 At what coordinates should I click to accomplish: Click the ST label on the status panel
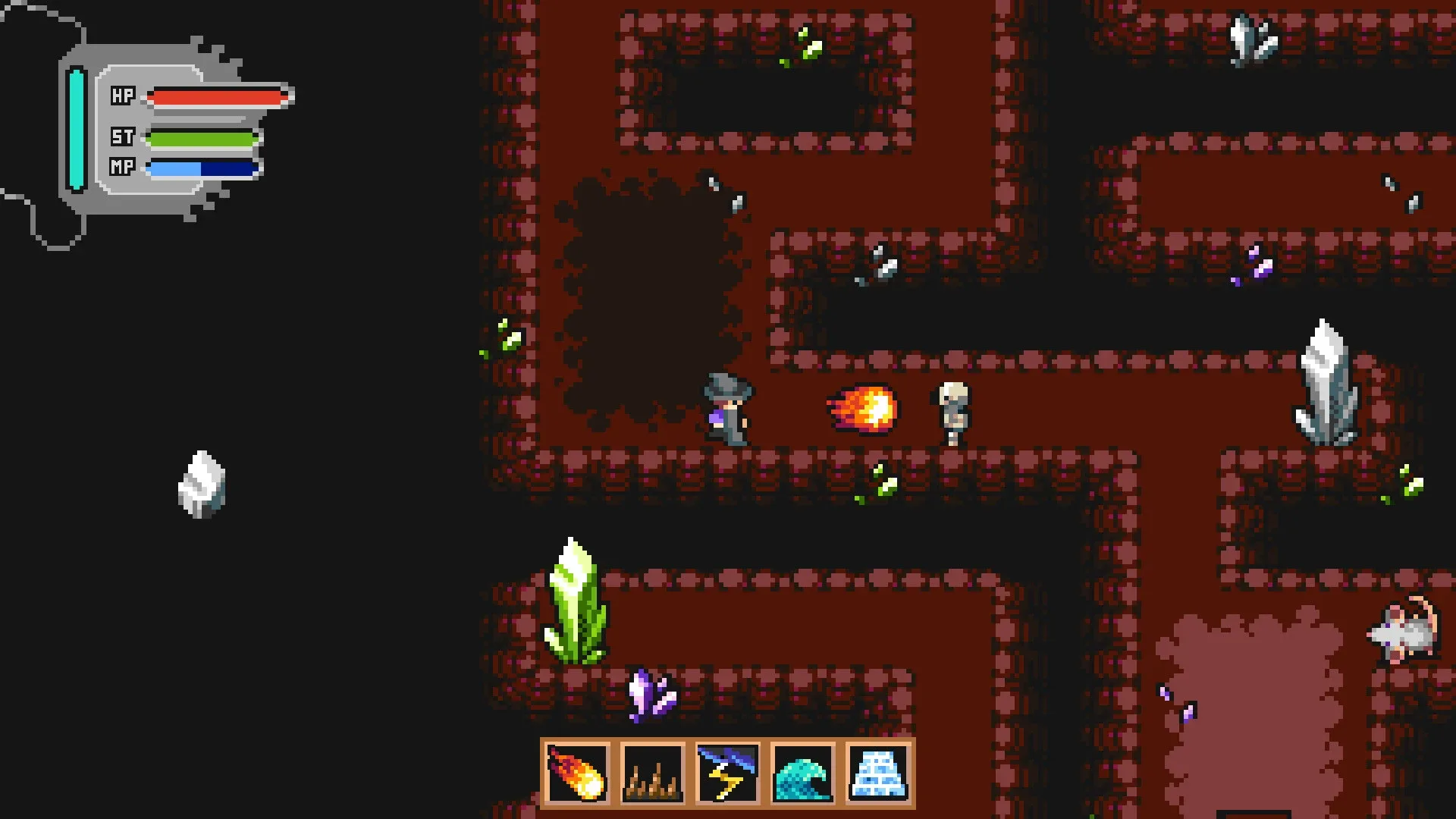coord(124,137)
